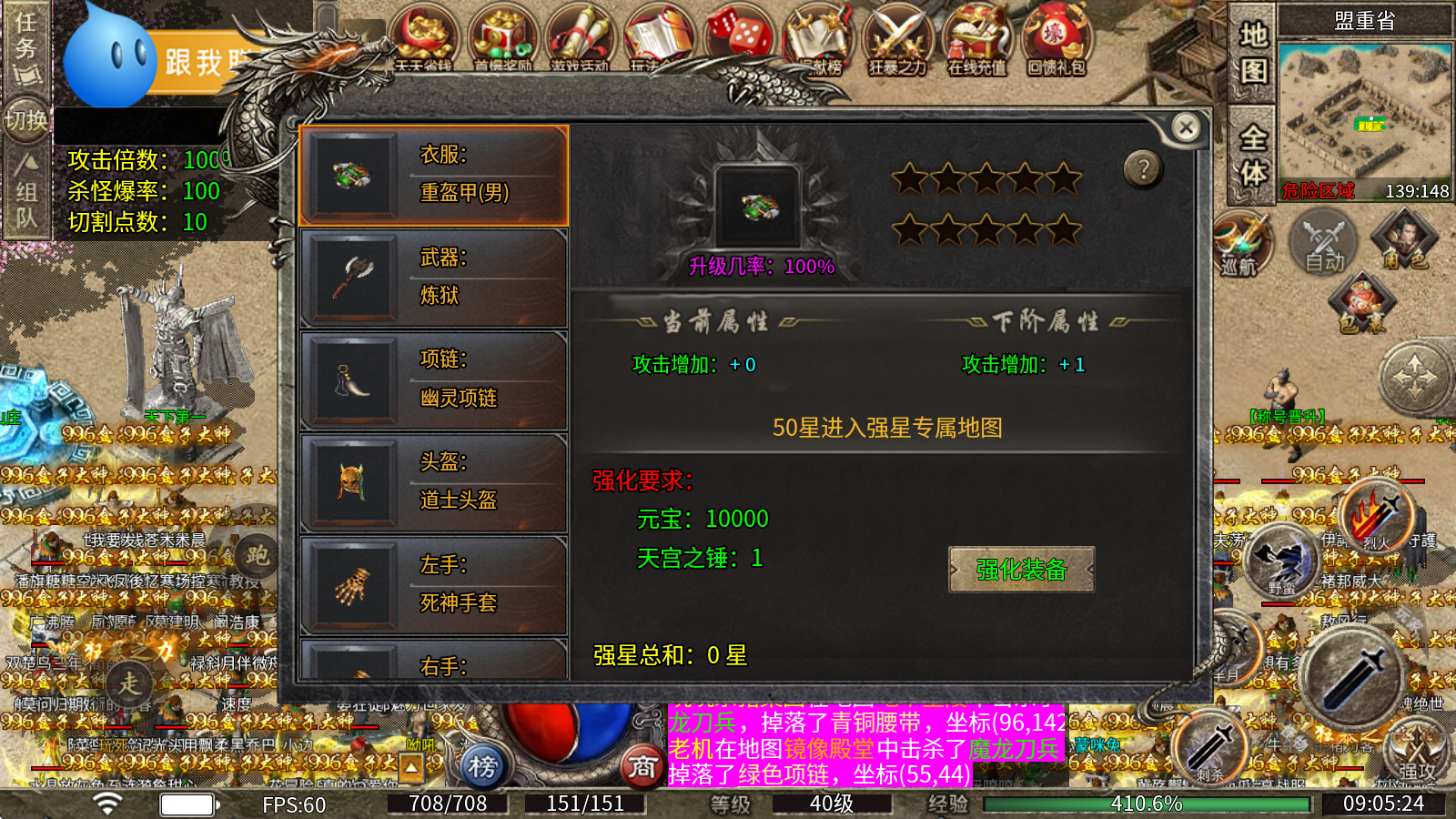Open the question mark help bubble

point(1142,167)
